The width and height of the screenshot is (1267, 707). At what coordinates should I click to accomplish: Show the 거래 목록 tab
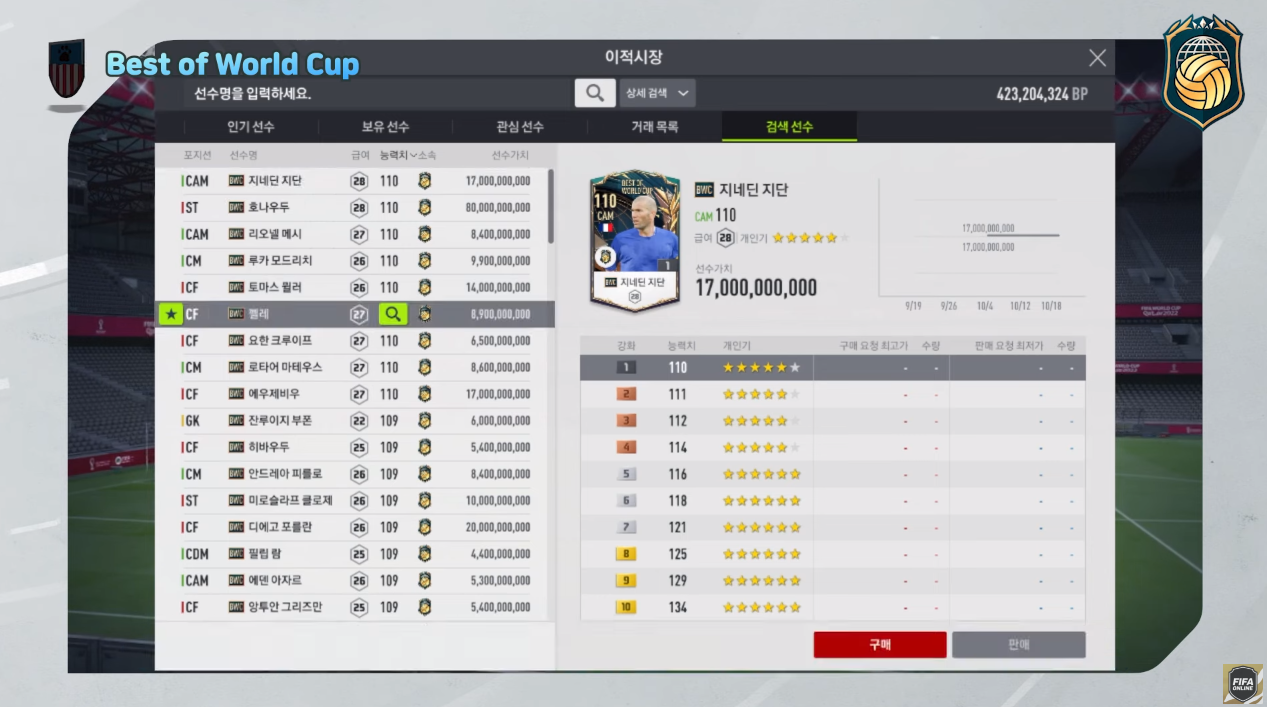tap(654, 127)
